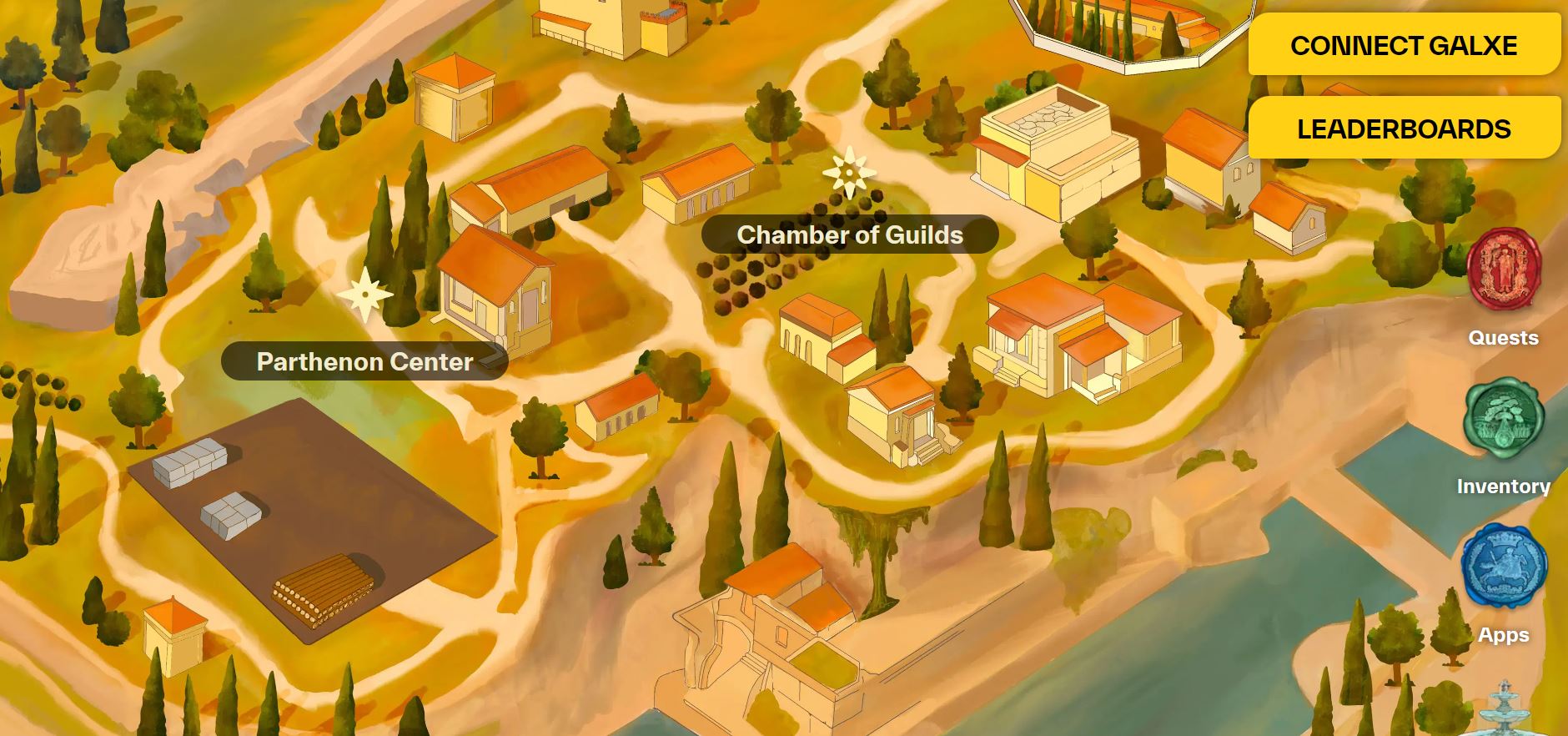This screenshot has height=736, width=1568.
Task: Show the Inventory green seal
Action: pyautogui.click(x=1504, y=419)
